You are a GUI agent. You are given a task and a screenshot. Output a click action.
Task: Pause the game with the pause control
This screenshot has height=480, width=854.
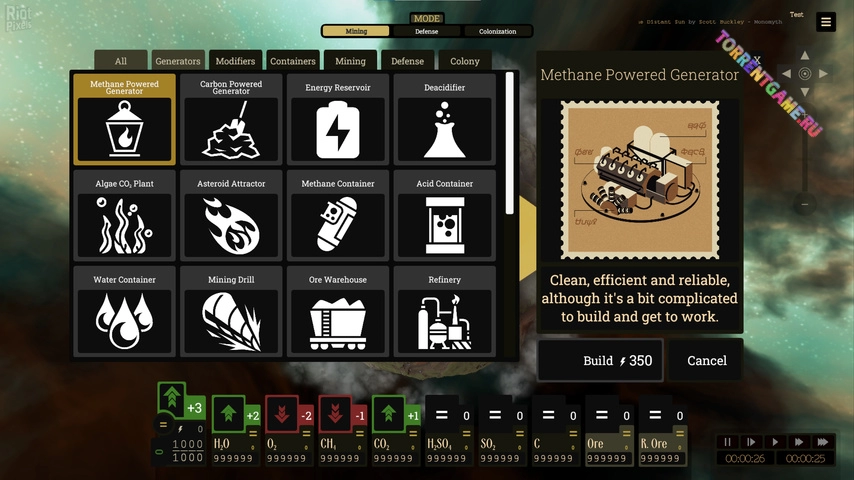tap(728, 442)
